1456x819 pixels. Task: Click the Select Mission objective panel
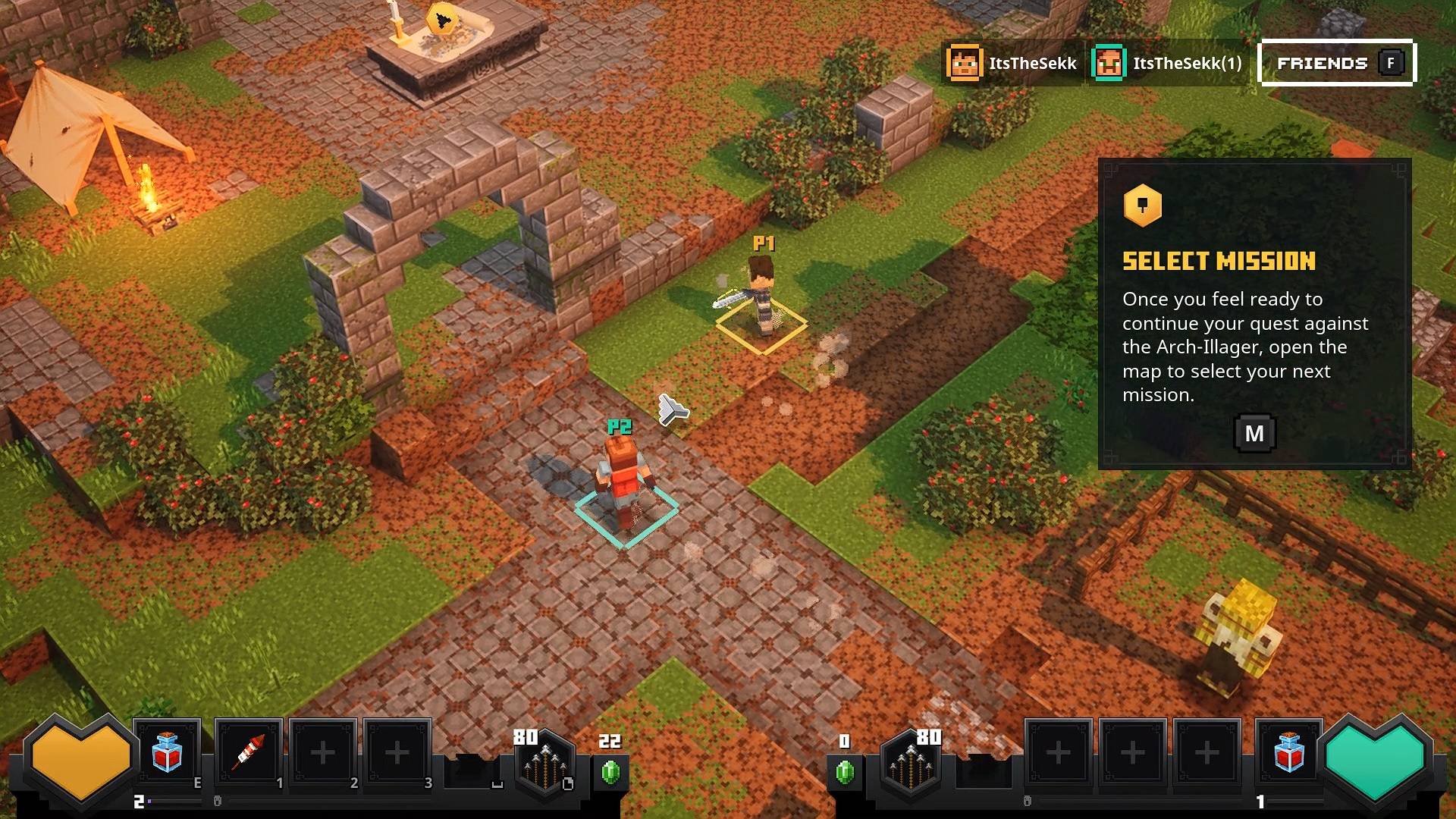1254,313
